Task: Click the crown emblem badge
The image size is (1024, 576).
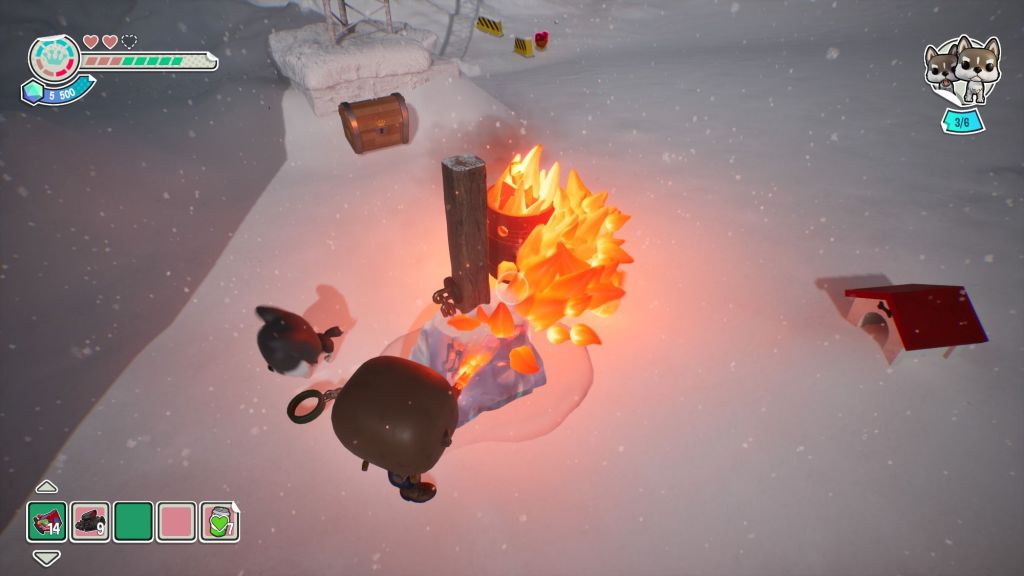Action: pos(54,60)
